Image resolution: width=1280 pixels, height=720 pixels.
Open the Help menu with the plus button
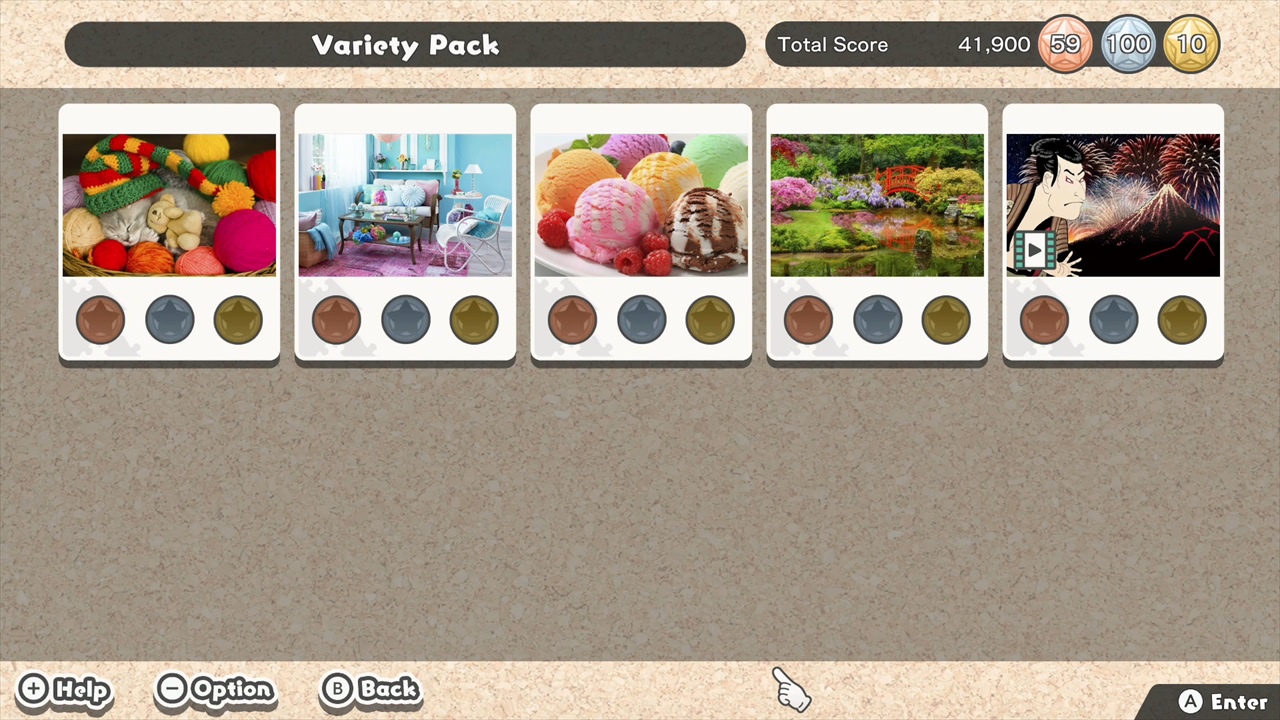[x=64, y=689]
